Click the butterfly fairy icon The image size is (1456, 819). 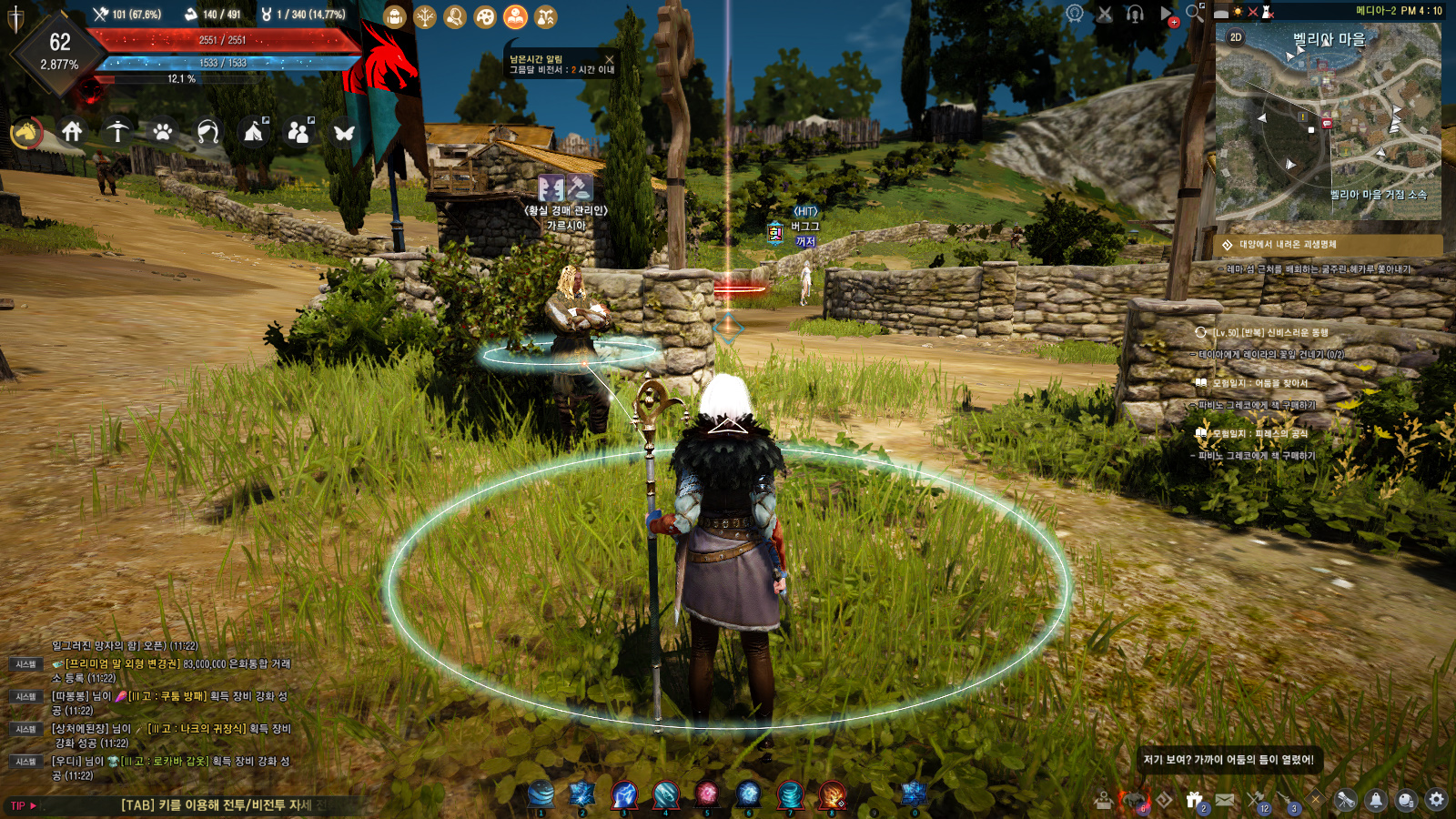pyautogui.click(x=344, y=133)
